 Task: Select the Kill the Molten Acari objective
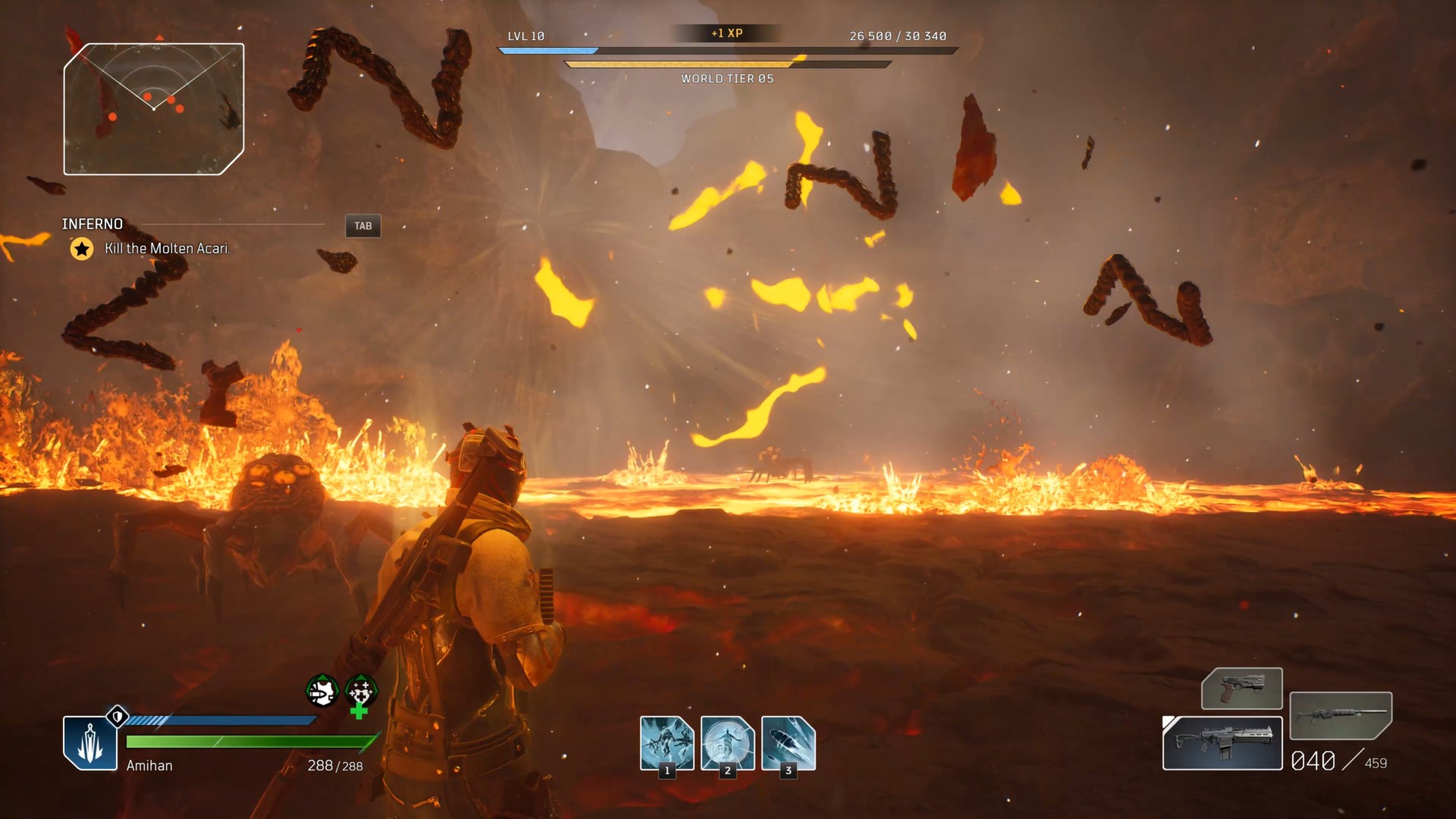coord(167,249)
